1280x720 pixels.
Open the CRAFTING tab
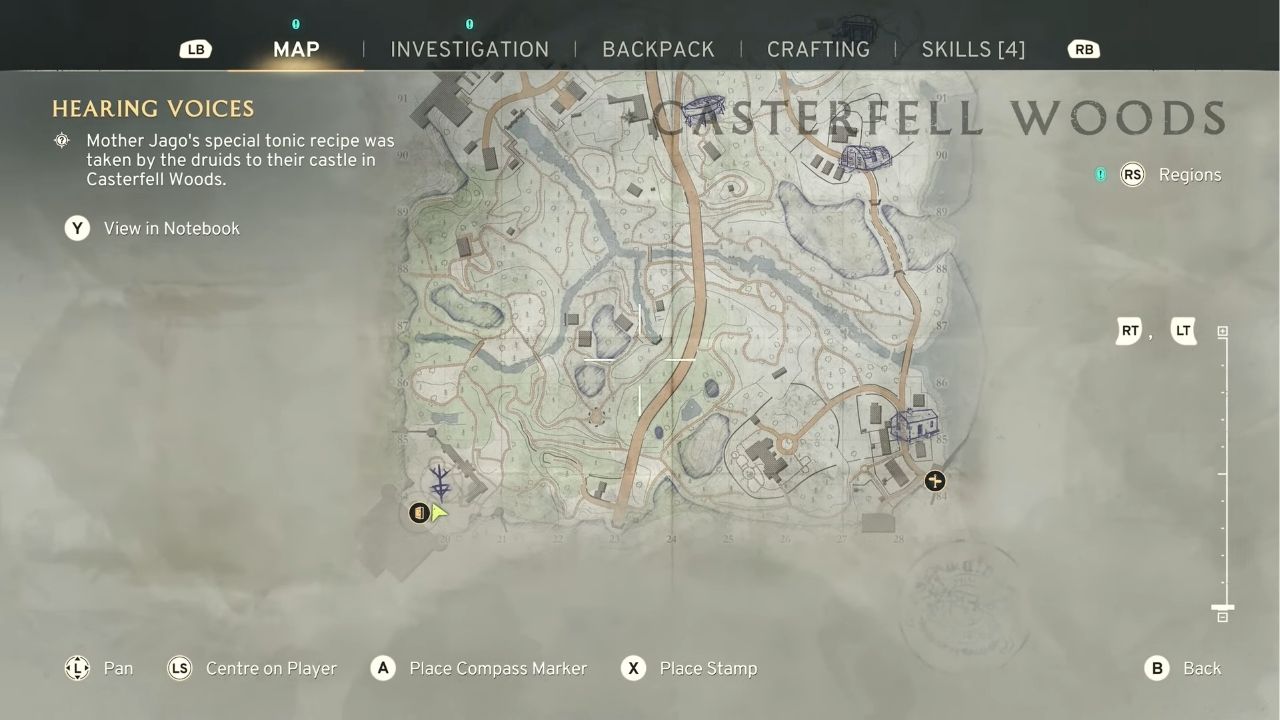pos(818,49)
